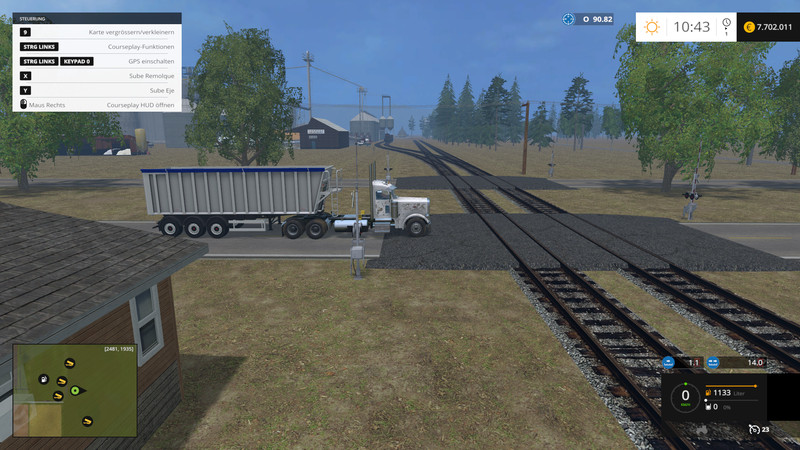Image resolution: width=800 pixels, height=450 pixels.
Task: Click the clock time-scale icon
Action: click(726, 25)
